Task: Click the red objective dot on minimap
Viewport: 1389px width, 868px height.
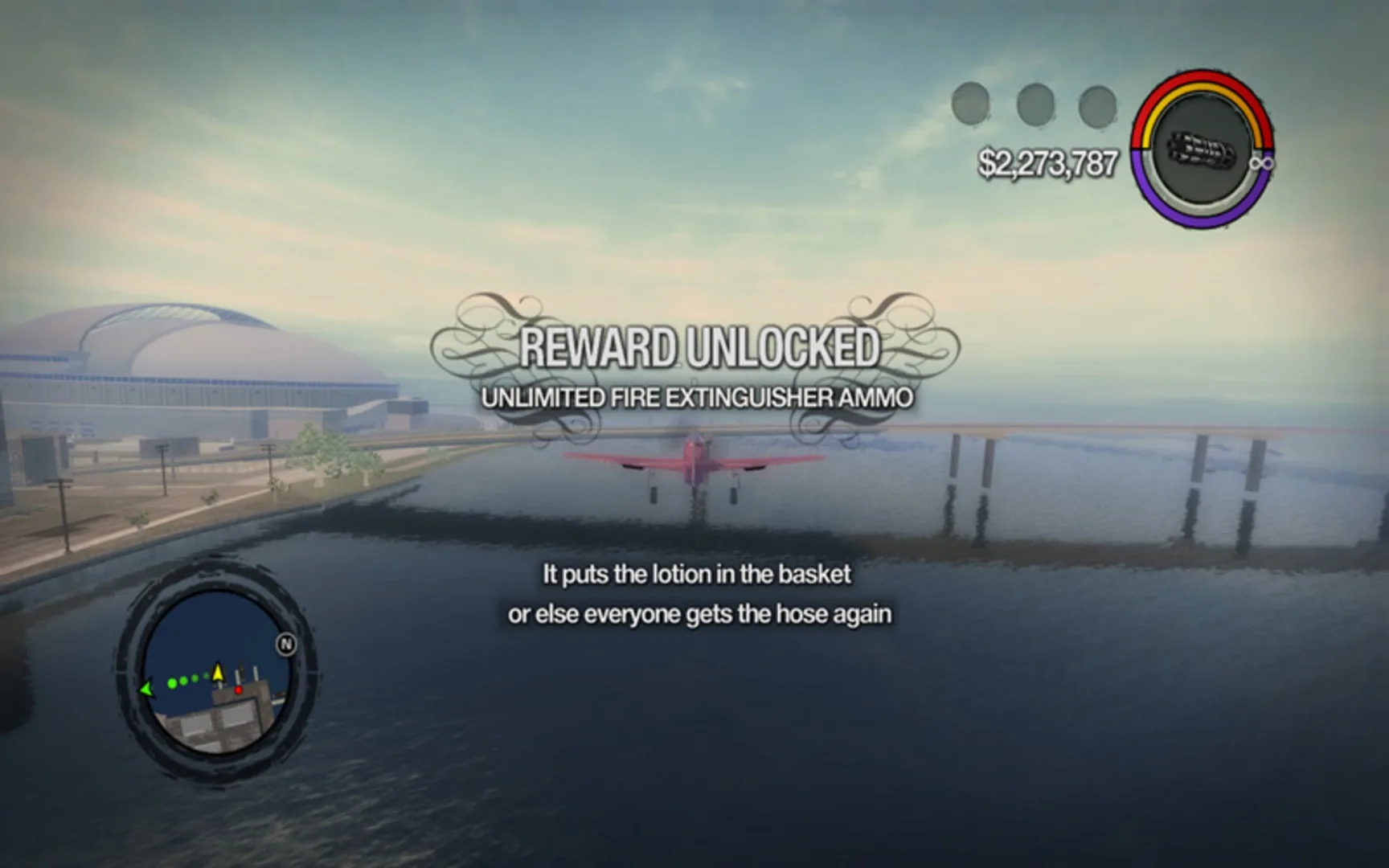Action: 239,690
